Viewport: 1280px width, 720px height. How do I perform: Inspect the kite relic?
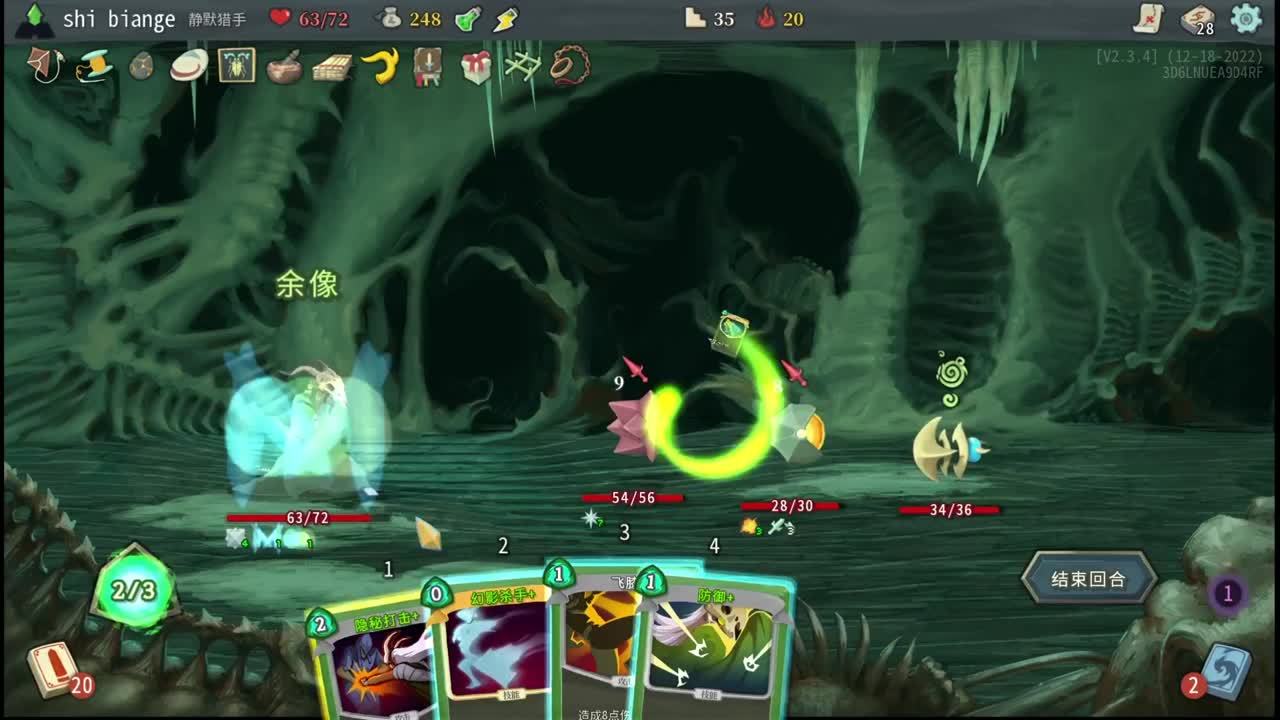45,66
